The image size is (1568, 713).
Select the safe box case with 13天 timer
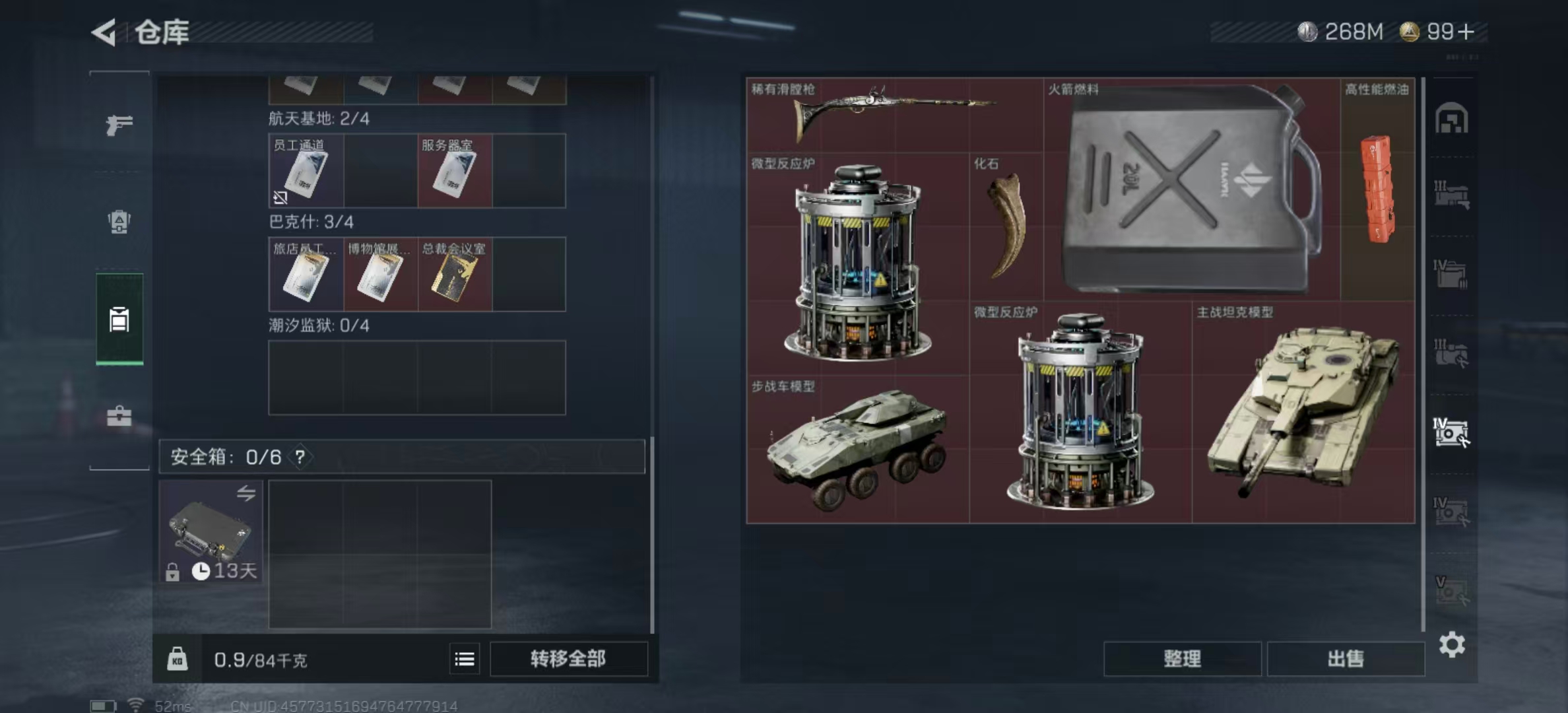pos(211,532)
